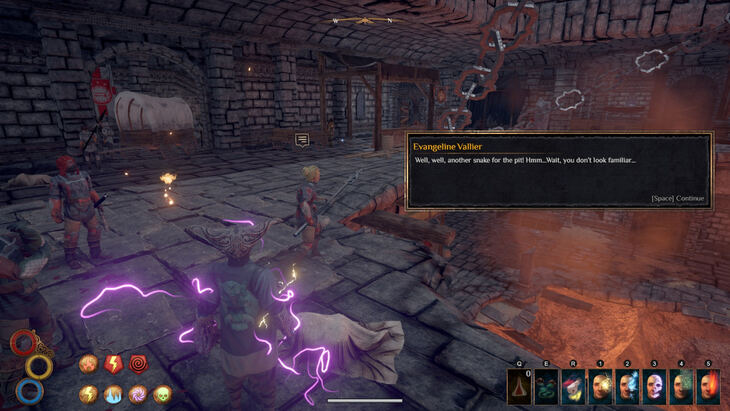Pick the green speckled face mask
The width and height of the screenshot is (730, 411).
click(681, 387)
